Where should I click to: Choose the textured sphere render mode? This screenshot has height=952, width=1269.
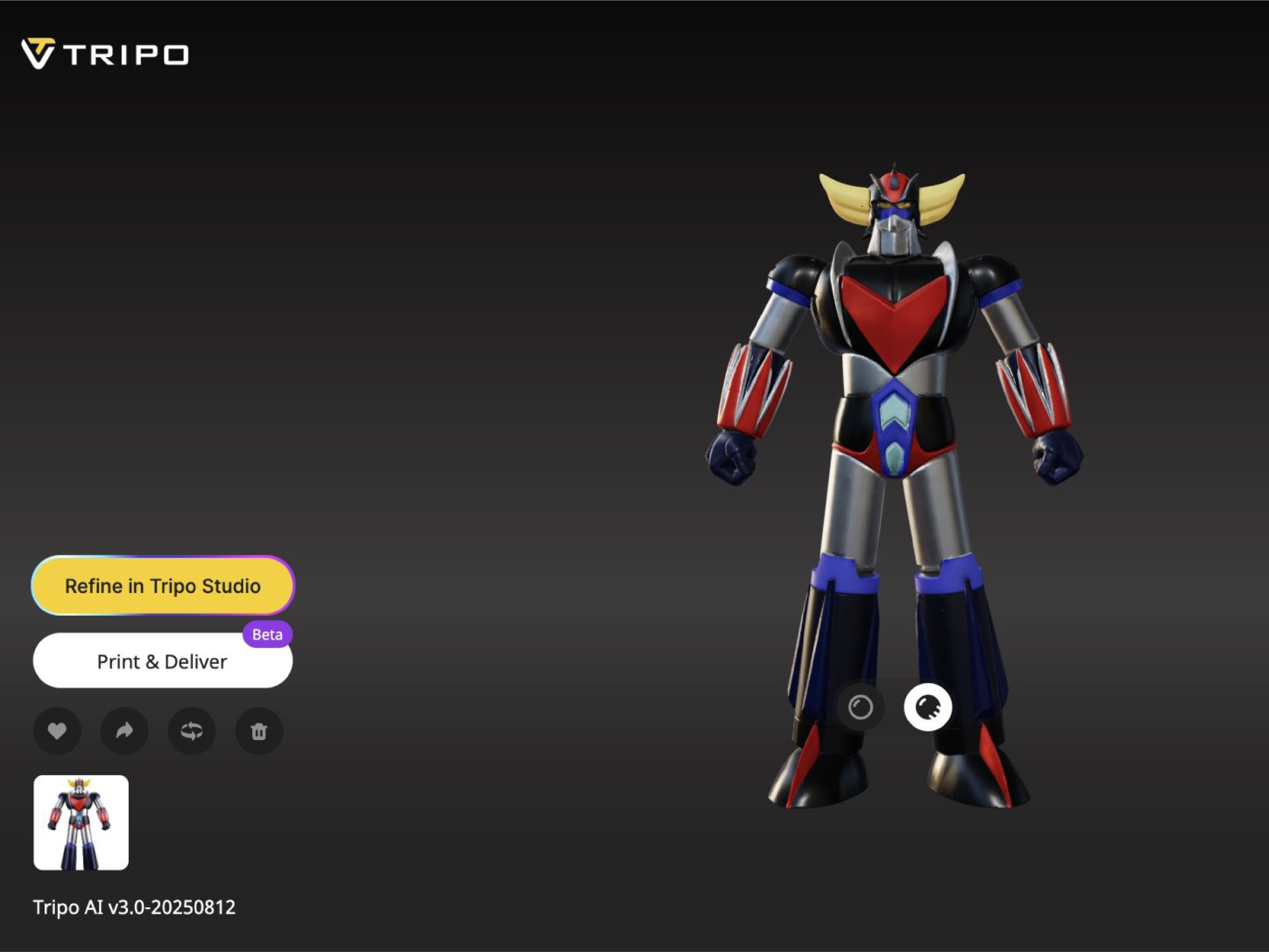tap(928, 707)
